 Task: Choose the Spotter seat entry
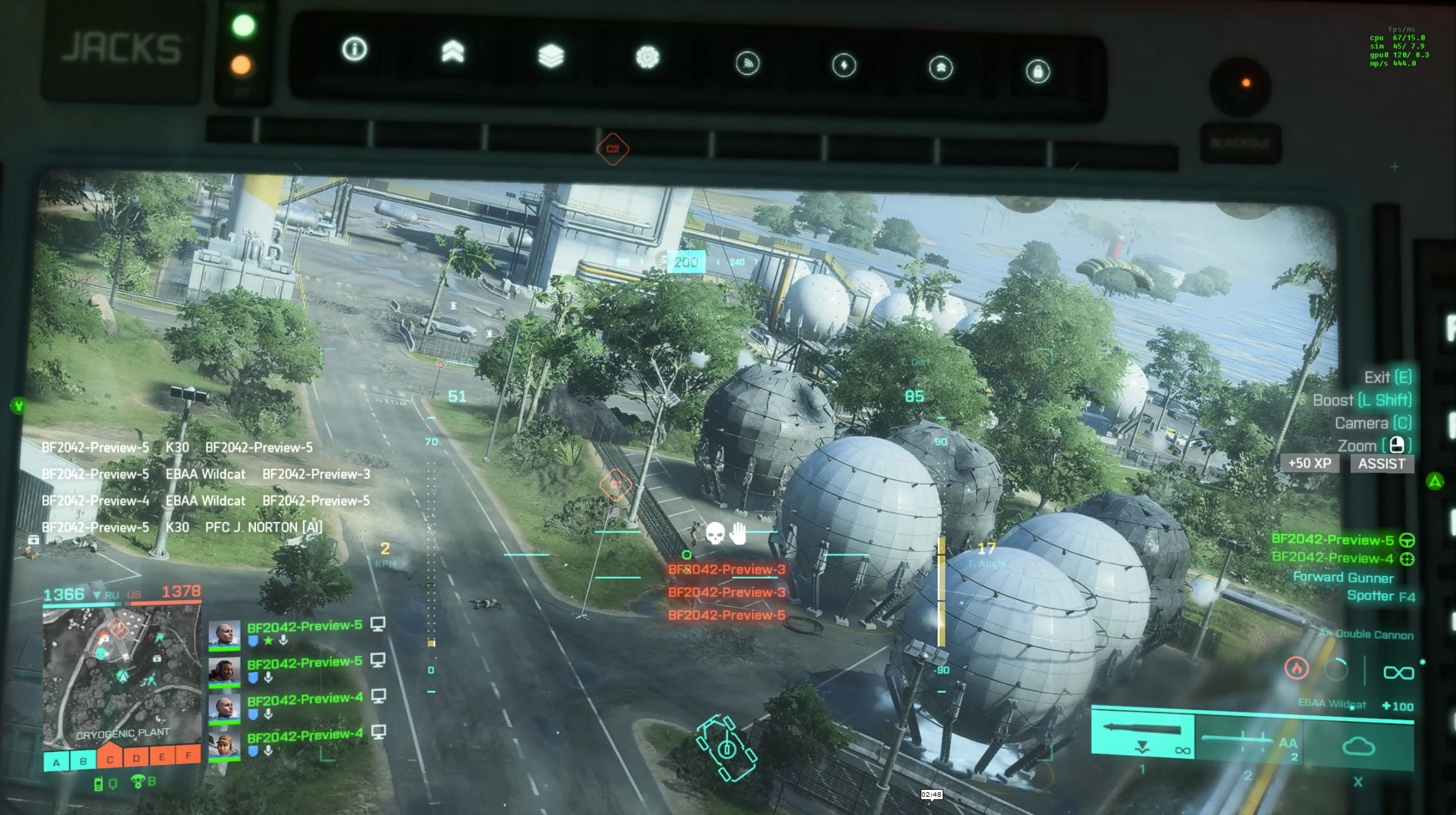pos(1380,596)
